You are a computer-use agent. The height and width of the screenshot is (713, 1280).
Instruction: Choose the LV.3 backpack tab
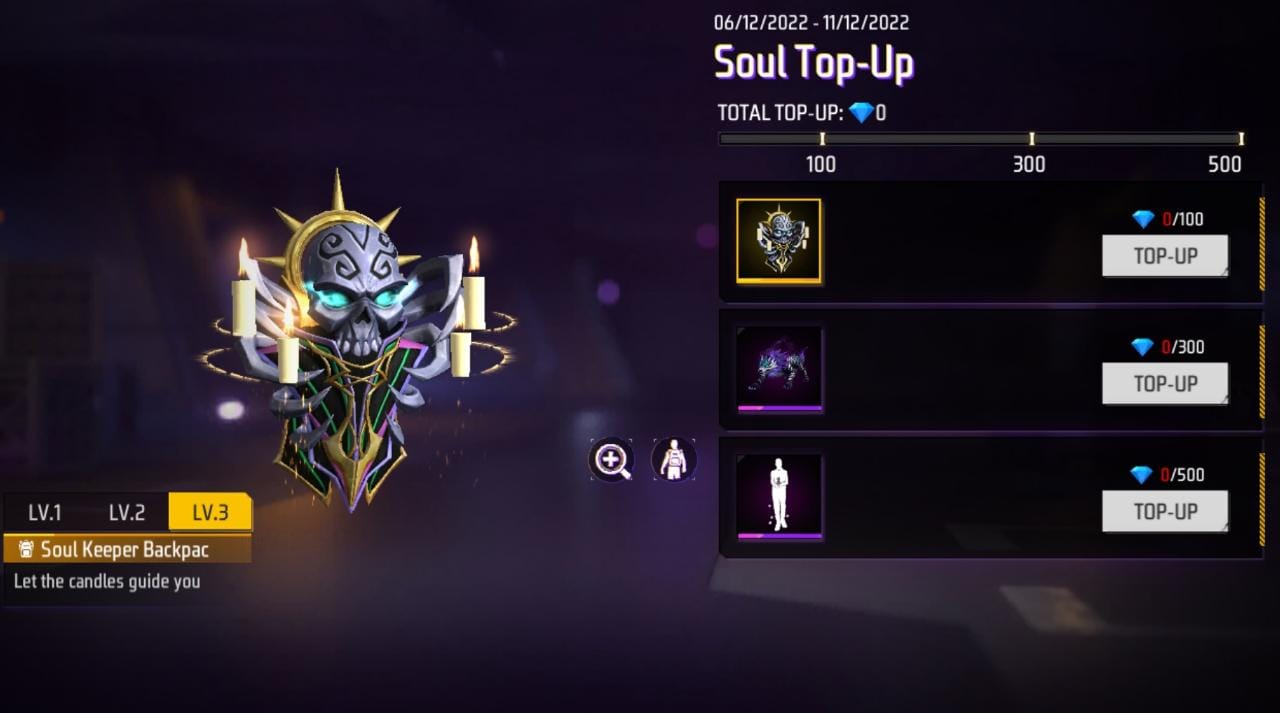pyautogui.click(x=210, y=513)
